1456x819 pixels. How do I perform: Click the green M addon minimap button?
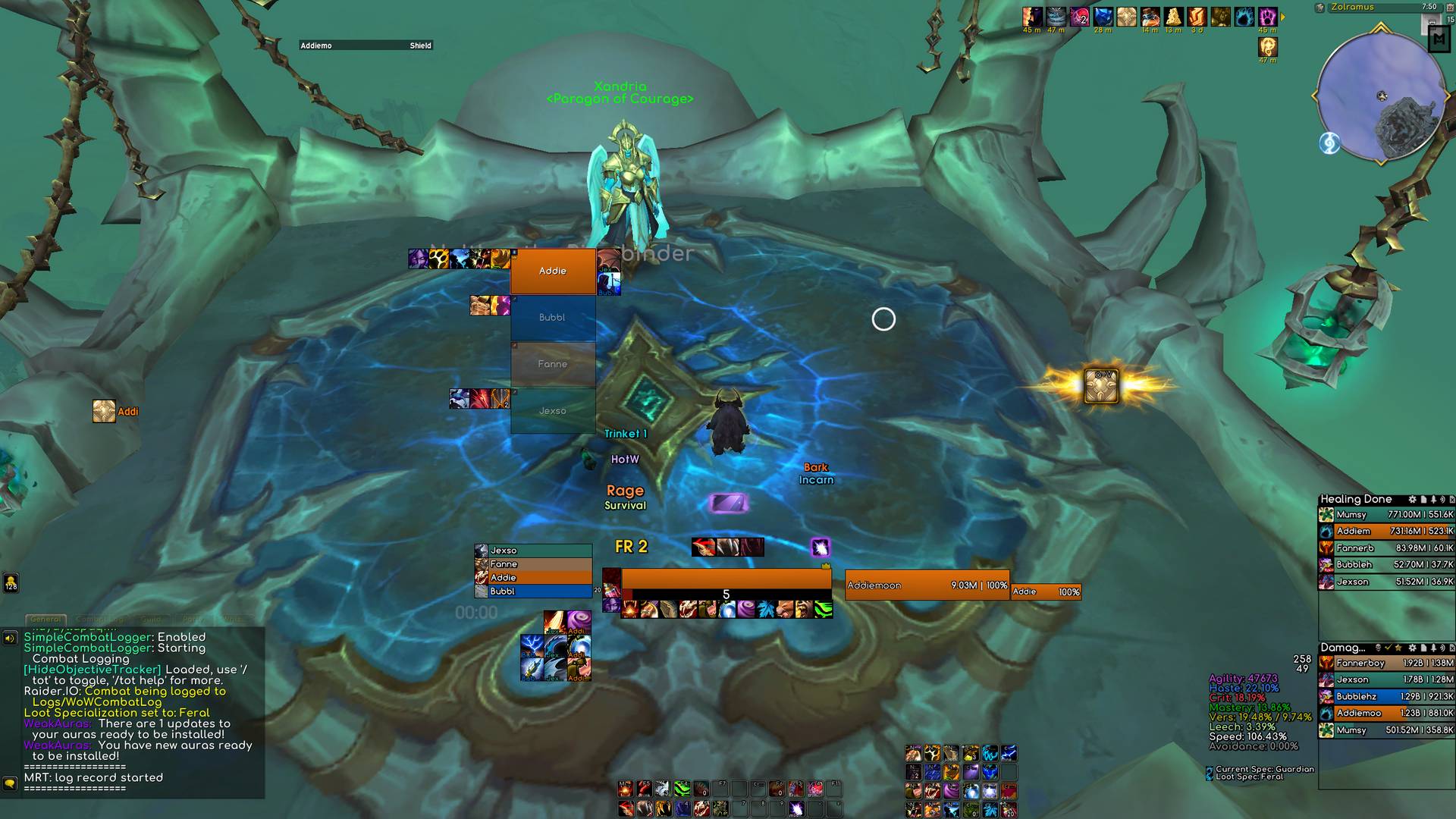tap(1439, 39)
